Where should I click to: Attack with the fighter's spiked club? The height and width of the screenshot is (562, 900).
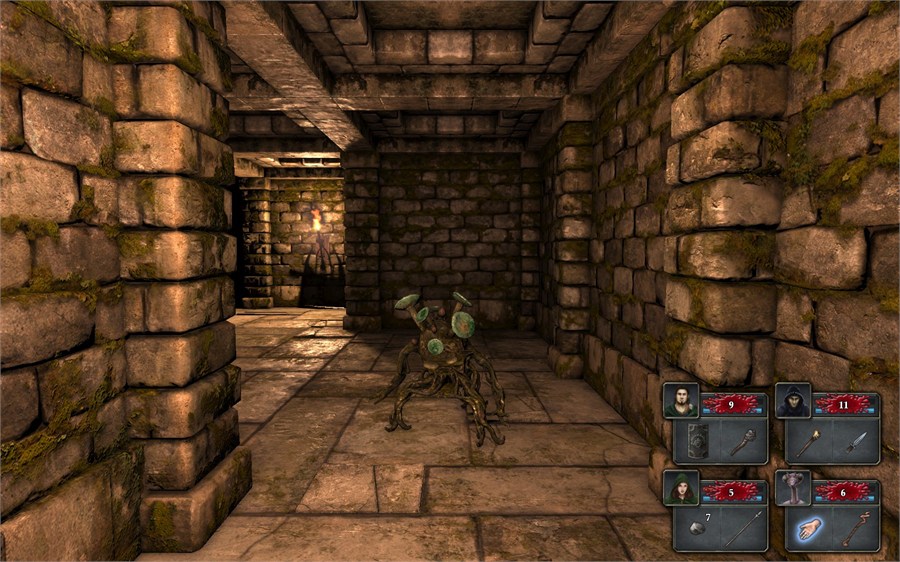click(x=741, y=441)
